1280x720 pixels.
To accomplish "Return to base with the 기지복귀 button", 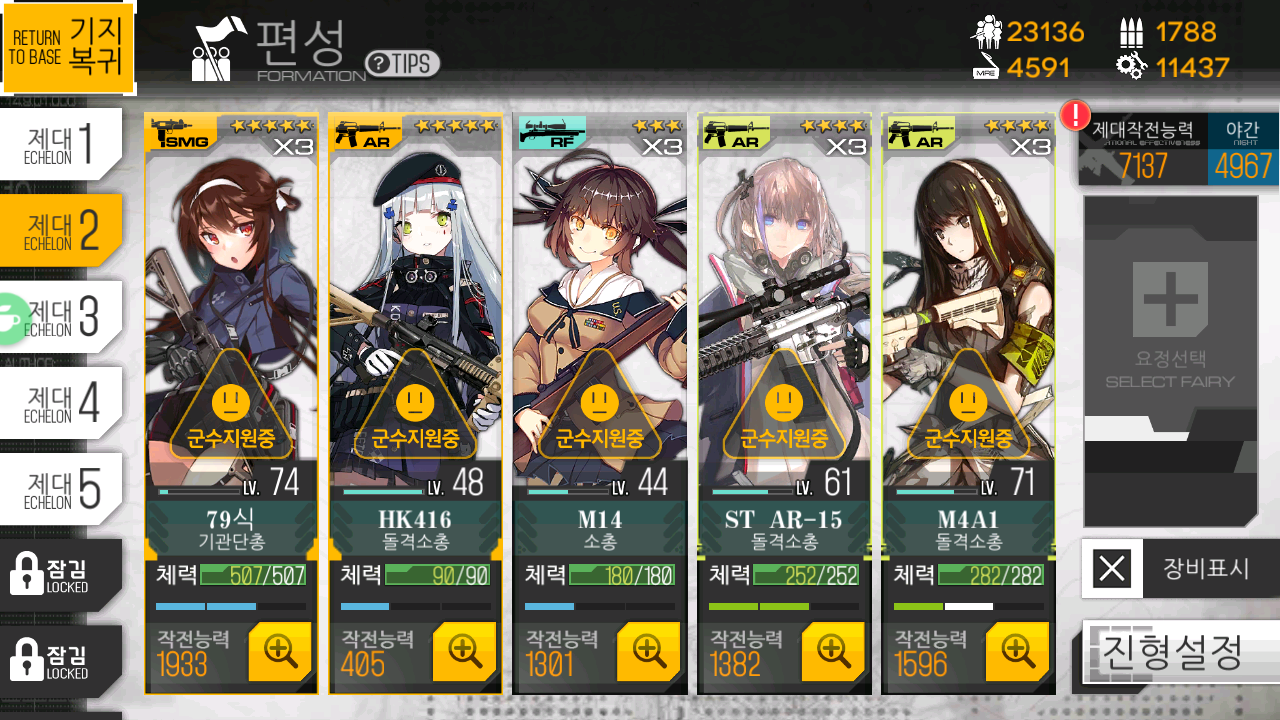I will [x=68, y=47].
